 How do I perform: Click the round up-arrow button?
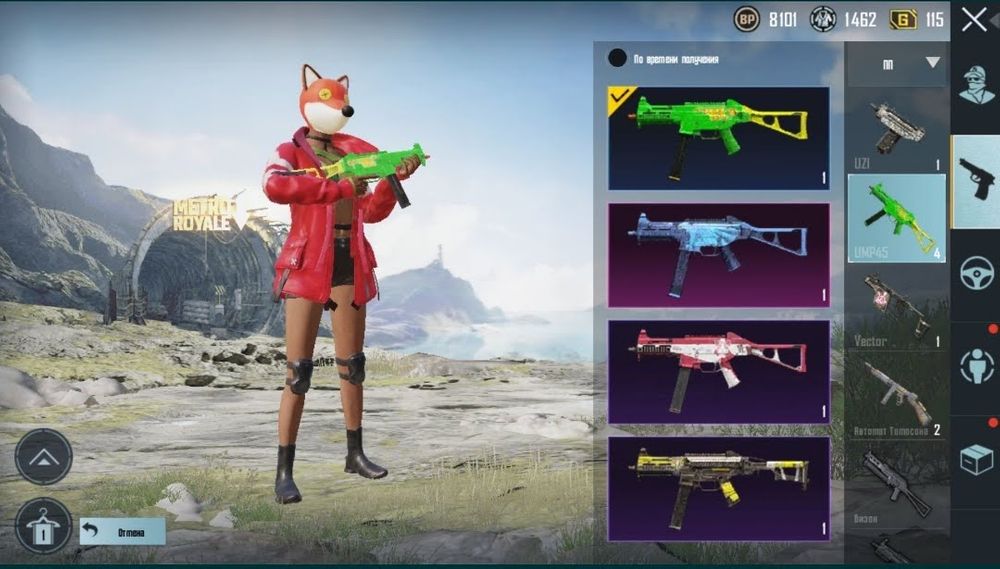pos(43,457)
